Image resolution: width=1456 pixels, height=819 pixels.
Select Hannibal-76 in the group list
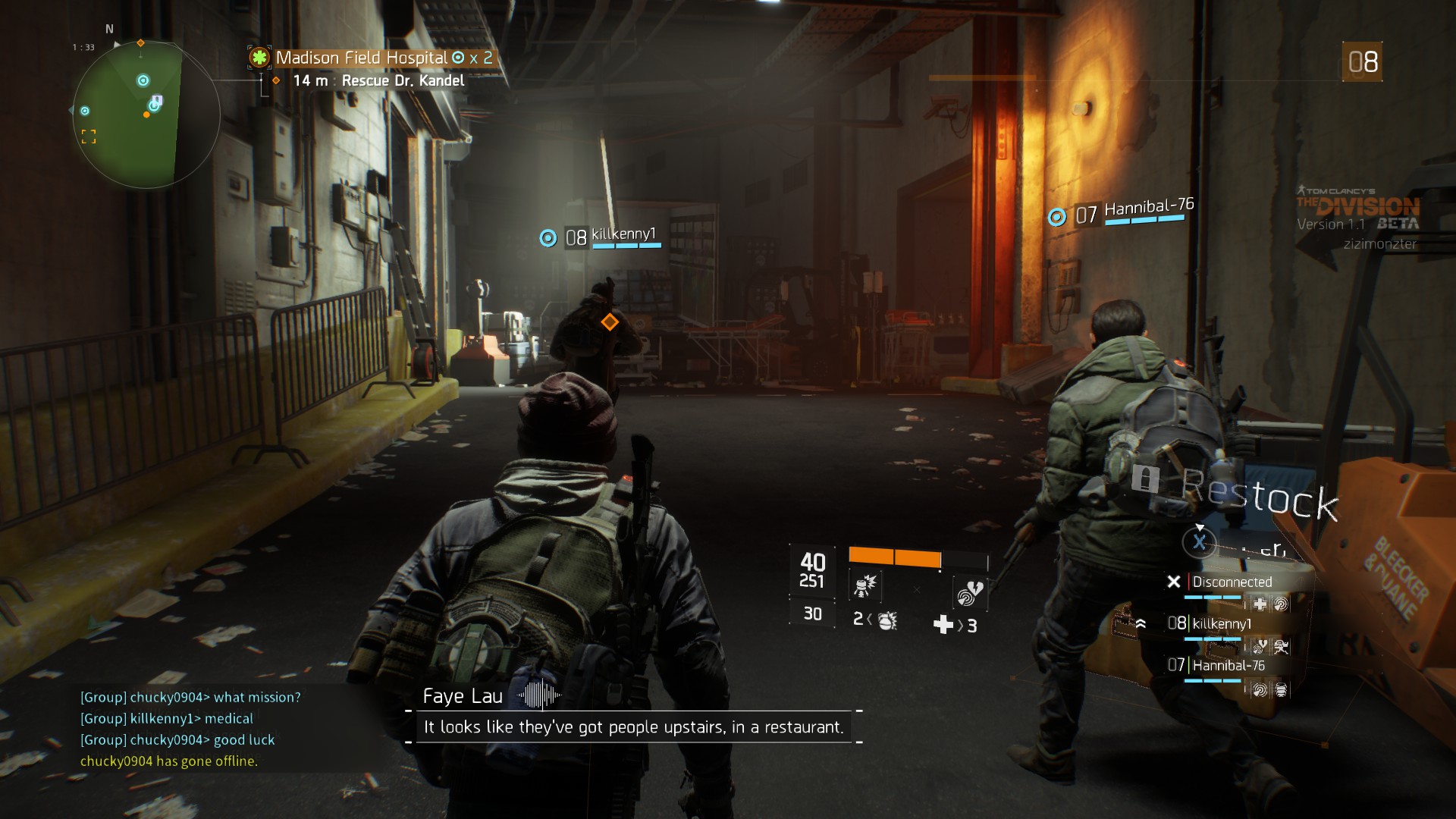tap(1227, 666)
